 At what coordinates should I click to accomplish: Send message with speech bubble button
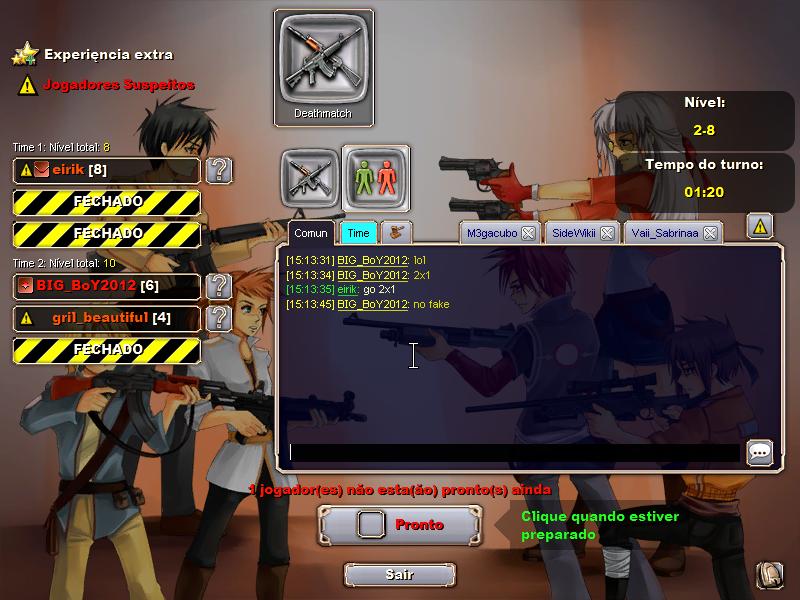click(x=760, y=452)
